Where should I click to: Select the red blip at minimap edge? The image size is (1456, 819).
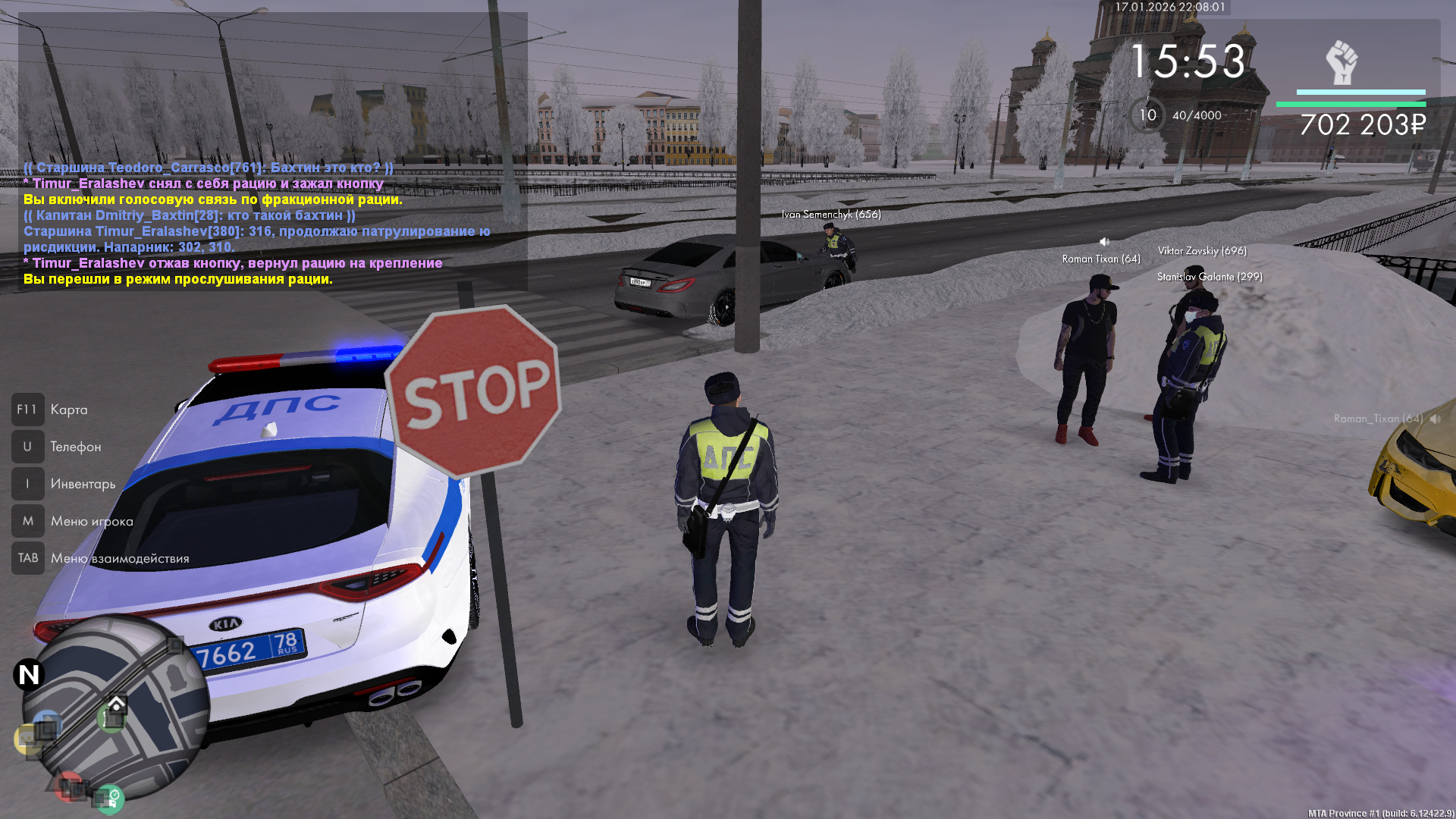(x=70, y=787)
